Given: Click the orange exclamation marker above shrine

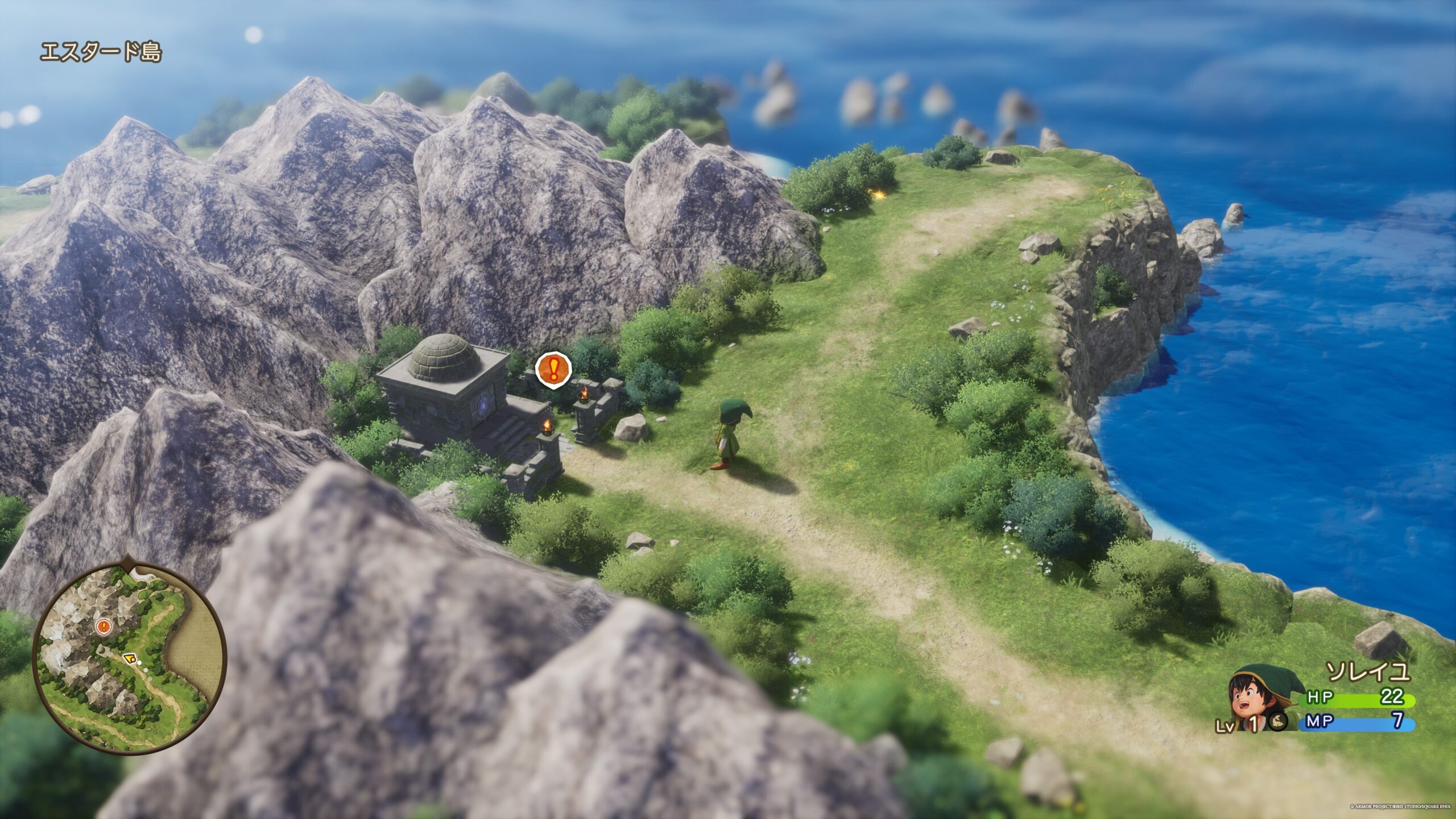Looking at the screenshot, I should (553, 369).
